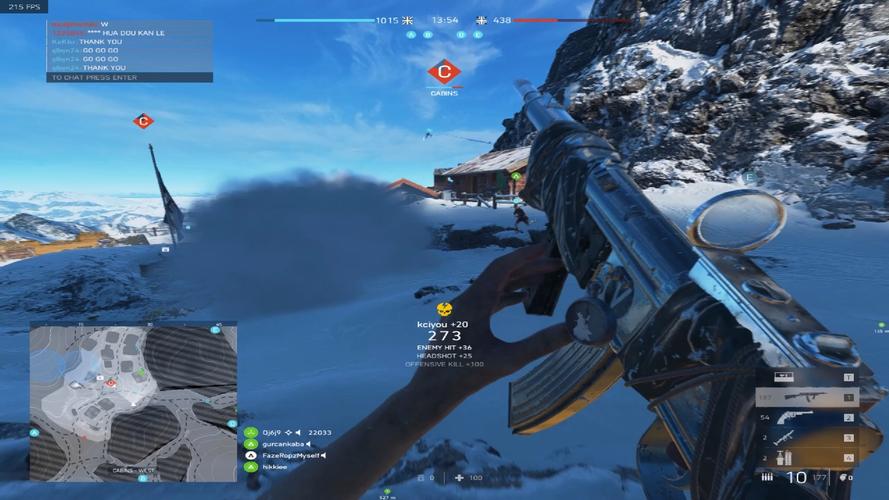The image size is (889, 500).
Task: Click the red objective marker on the minimap
Action: pos(110,384)
